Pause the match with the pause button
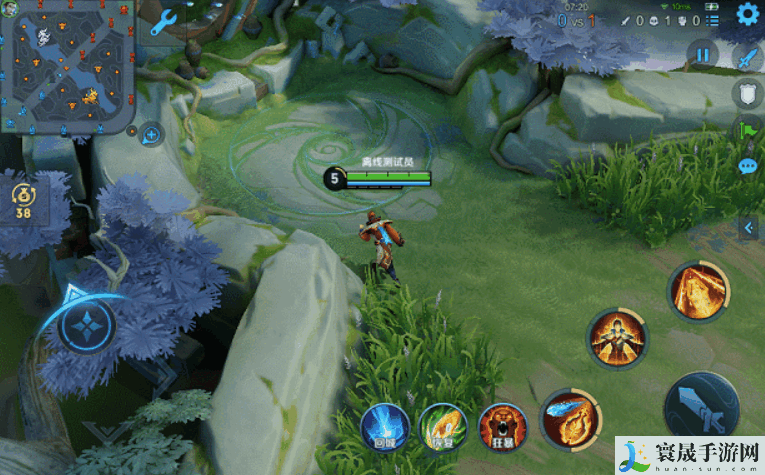765x475 pixels. click(704, 56)
